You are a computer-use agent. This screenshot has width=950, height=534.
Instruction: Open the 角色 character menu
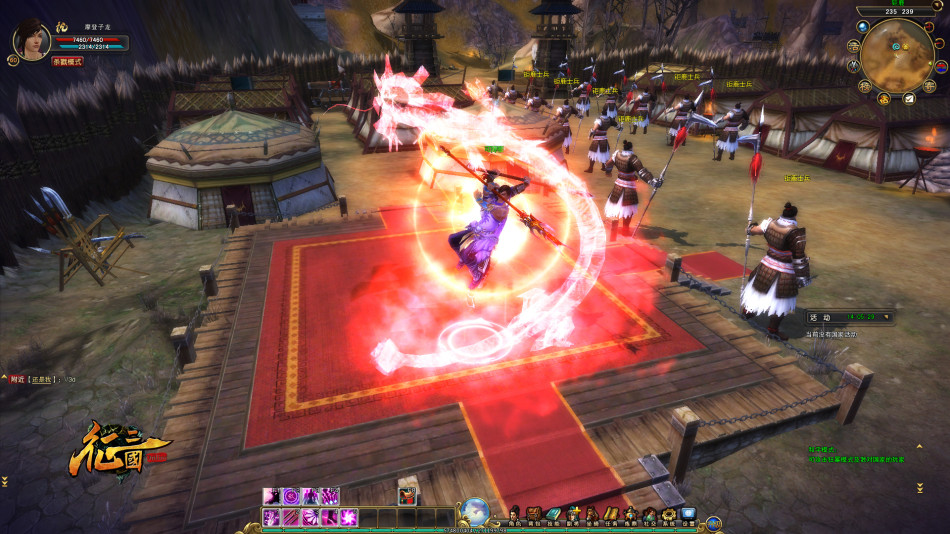515,515
